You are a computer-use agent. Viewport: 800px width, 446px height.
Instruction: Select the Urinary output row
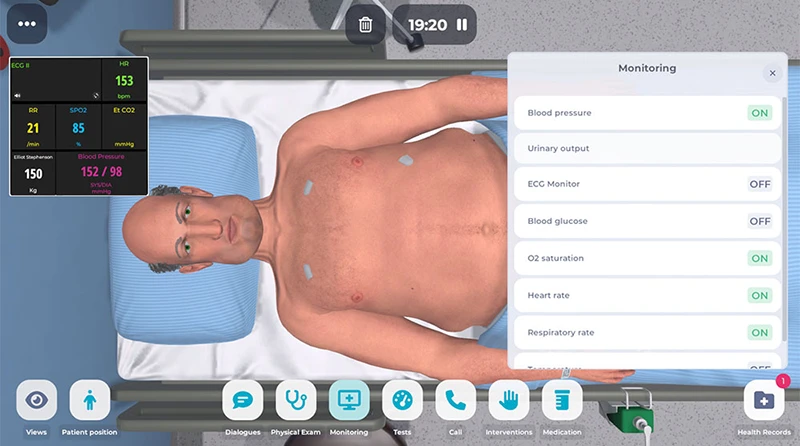tap(646, 148)
